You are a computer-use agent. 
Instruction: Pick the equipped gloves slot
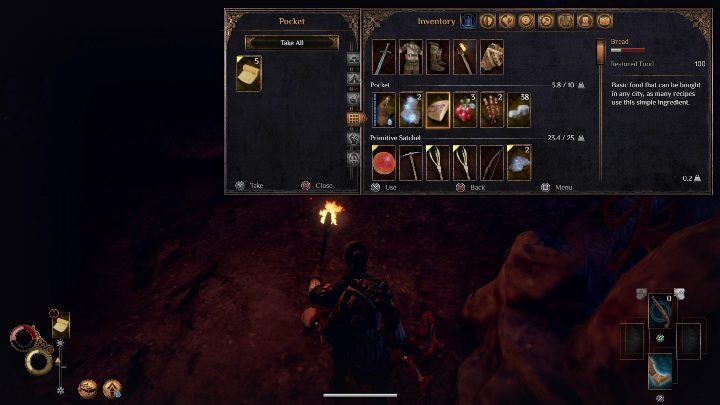point(492,57)
